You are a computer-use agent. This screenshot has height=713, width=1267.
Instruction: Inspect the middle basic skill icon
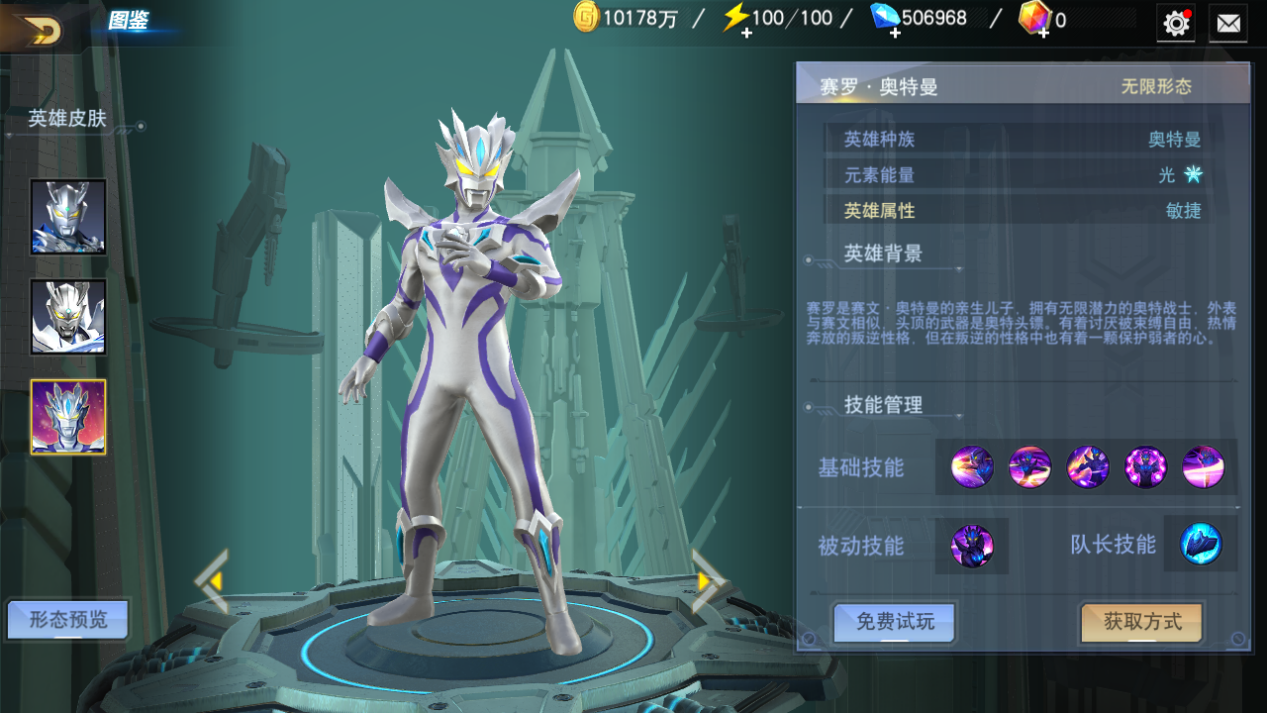pos(1087,467)
